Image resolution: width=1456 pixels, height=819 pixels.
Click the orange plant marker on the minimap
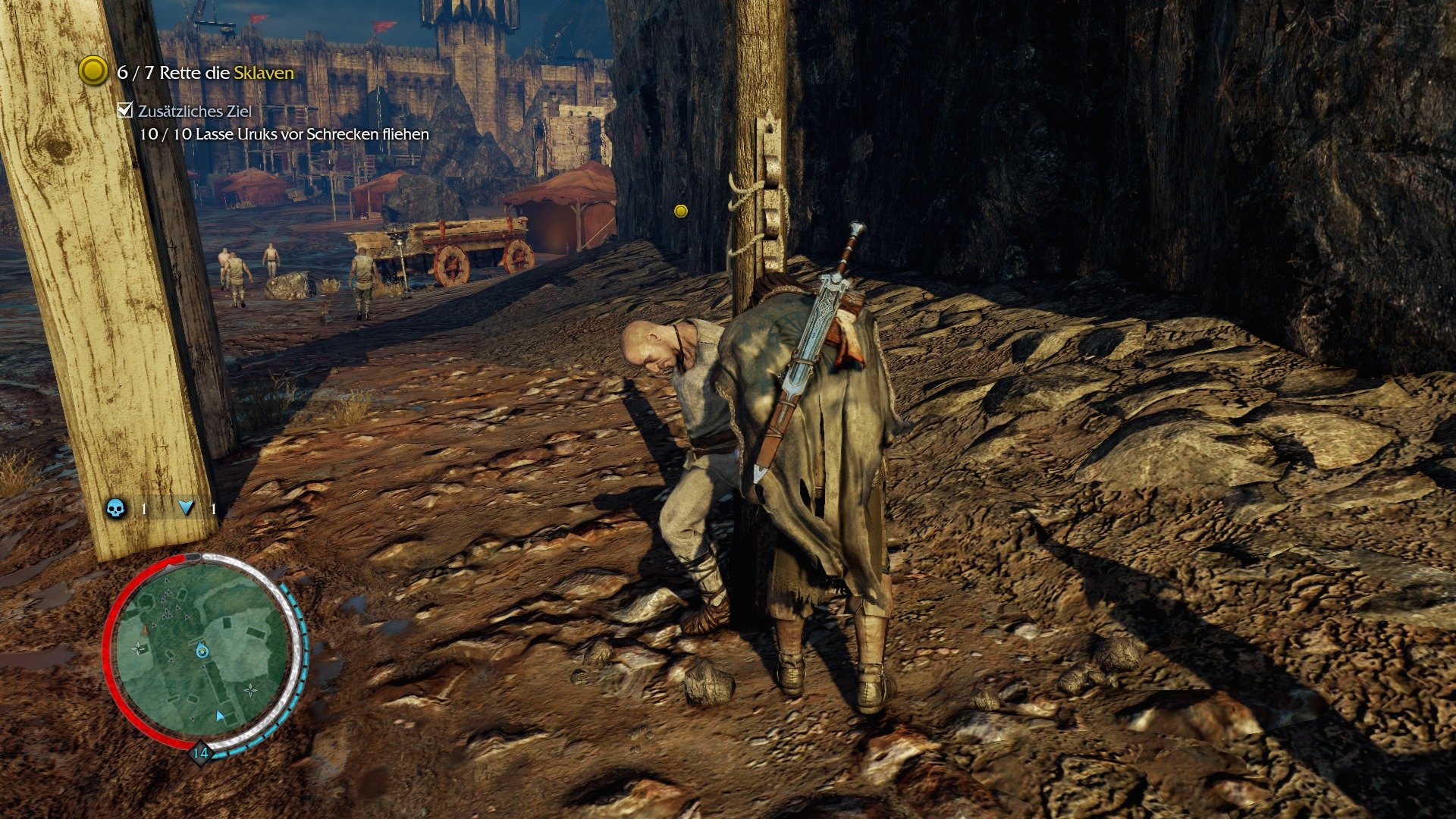(x=144, y=630)
